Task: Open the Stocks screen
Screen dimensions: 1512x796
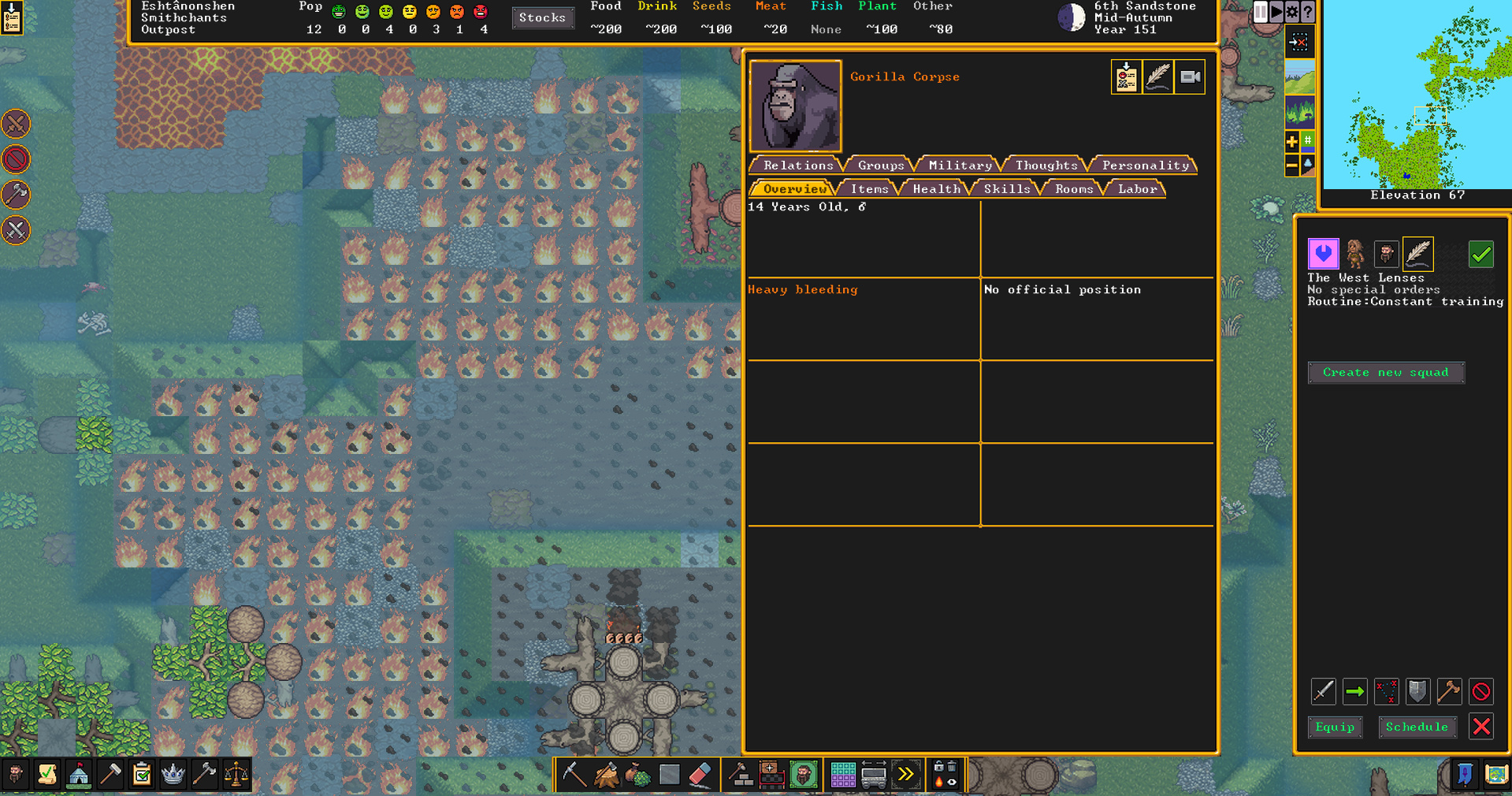Action: [x=542, y=17]
